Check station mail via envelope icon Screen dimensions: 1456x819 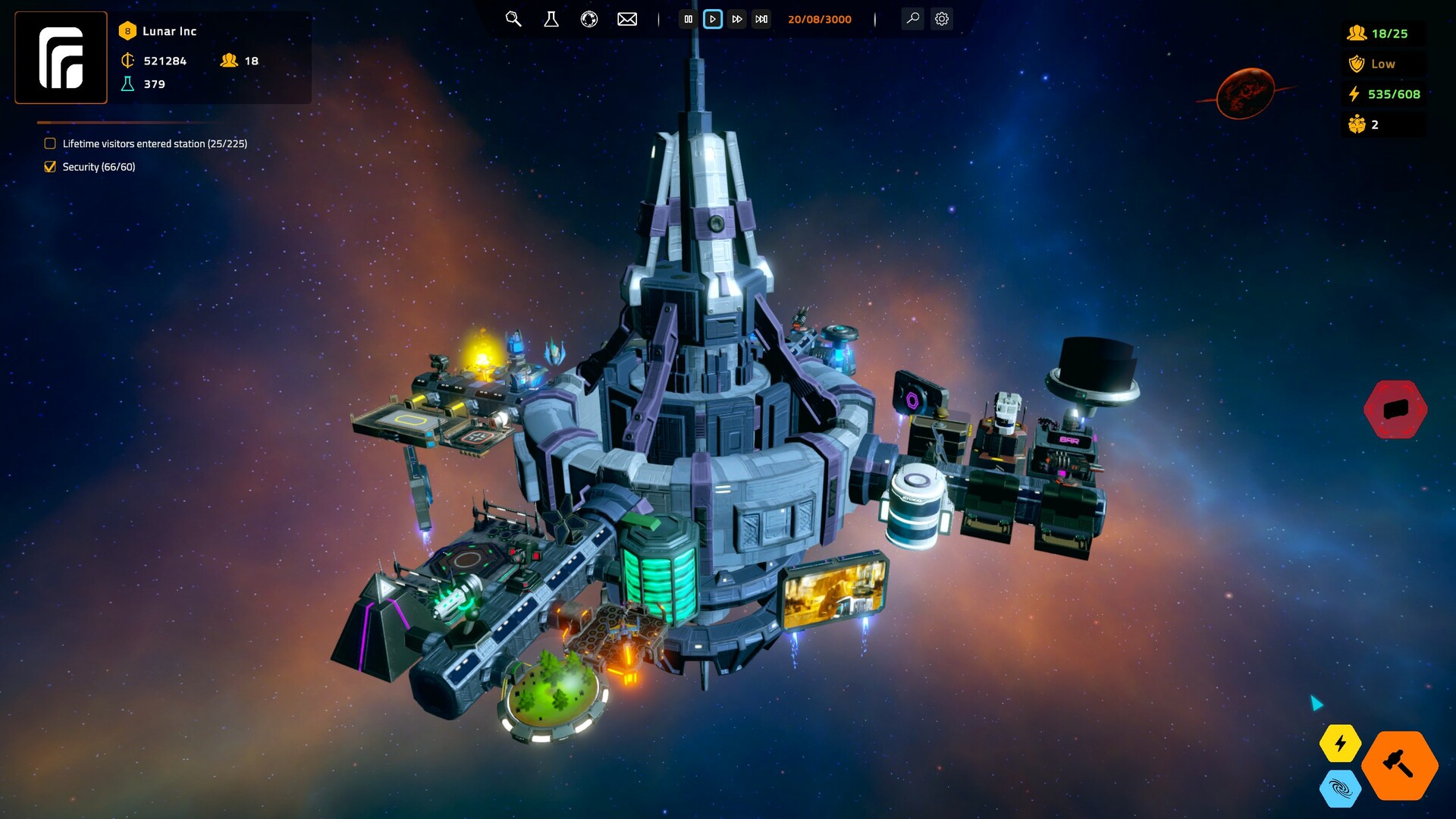[626, 19]
